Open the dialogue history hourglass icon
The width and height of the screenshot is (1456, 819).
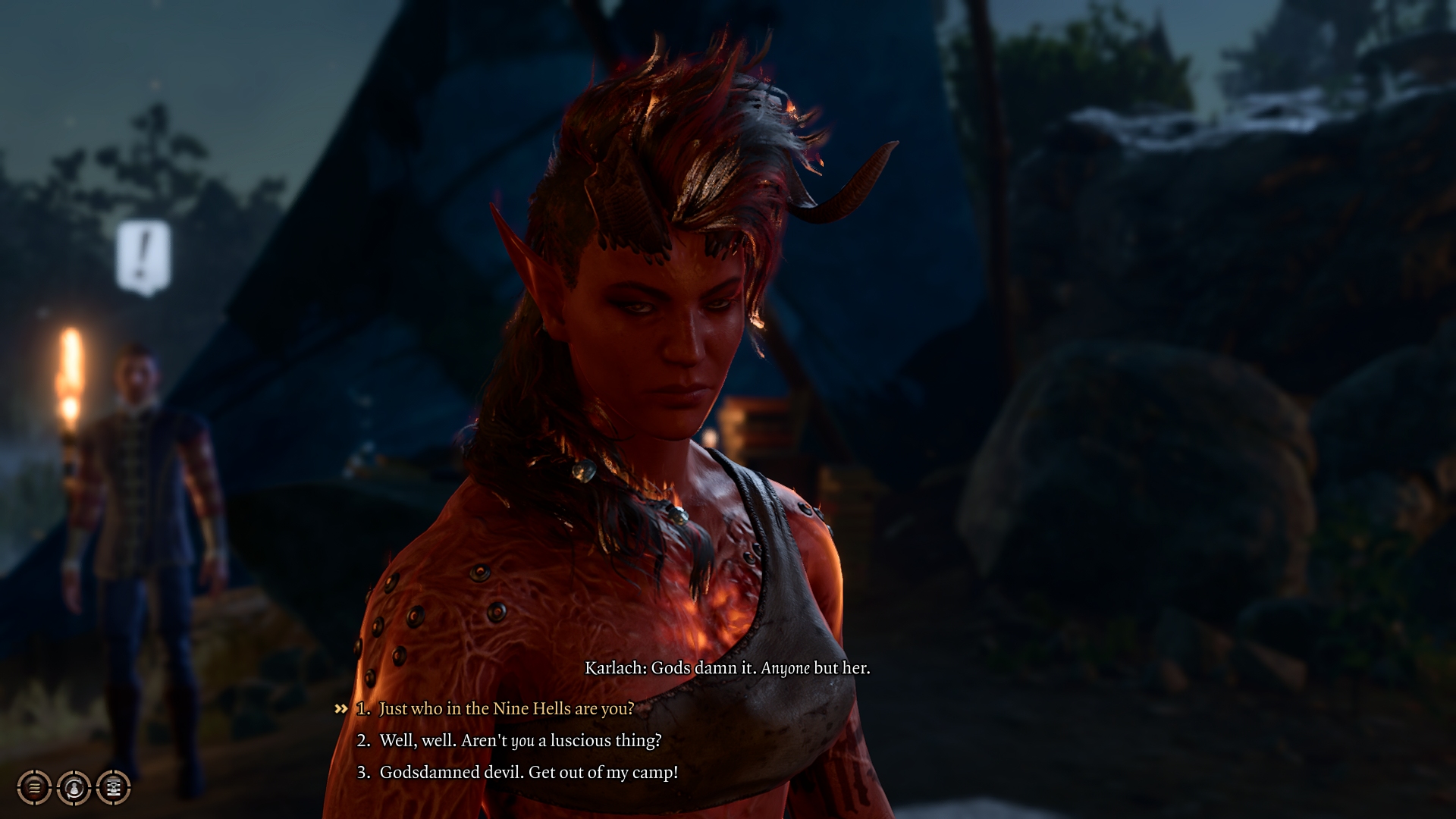pos(114,788)
